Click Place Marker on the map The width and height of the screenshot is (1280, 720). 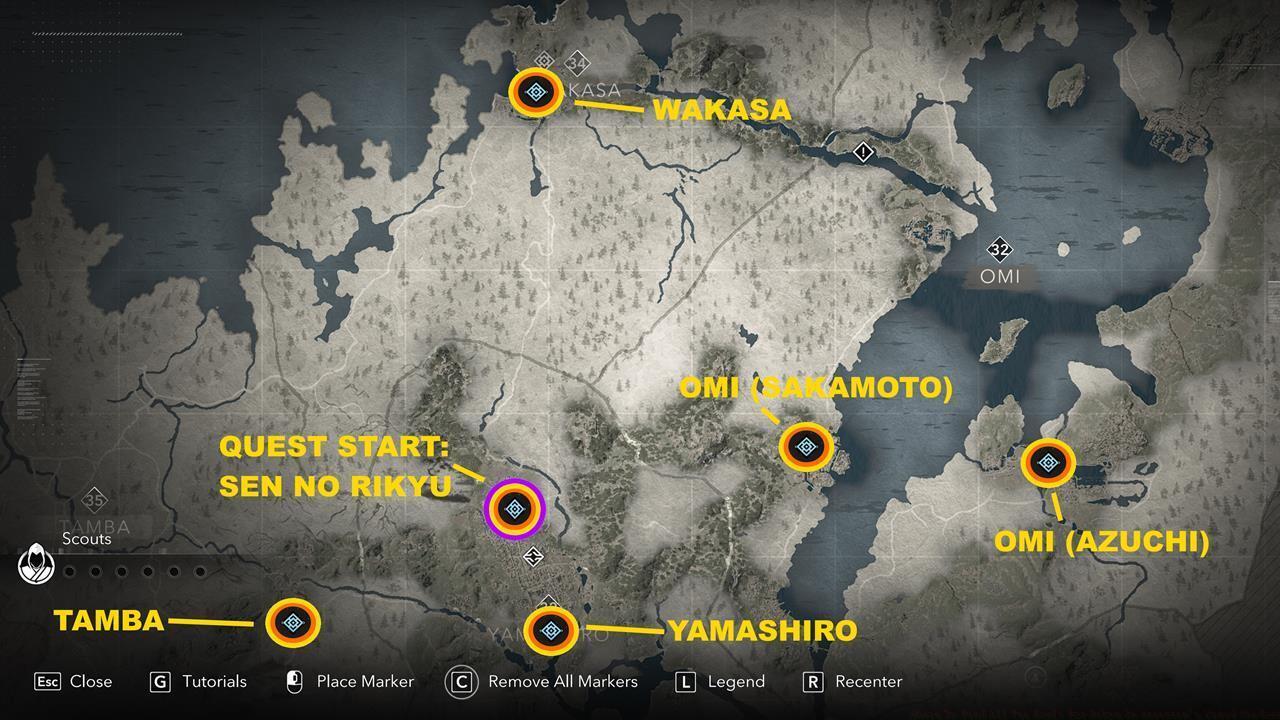click(349, 682)
